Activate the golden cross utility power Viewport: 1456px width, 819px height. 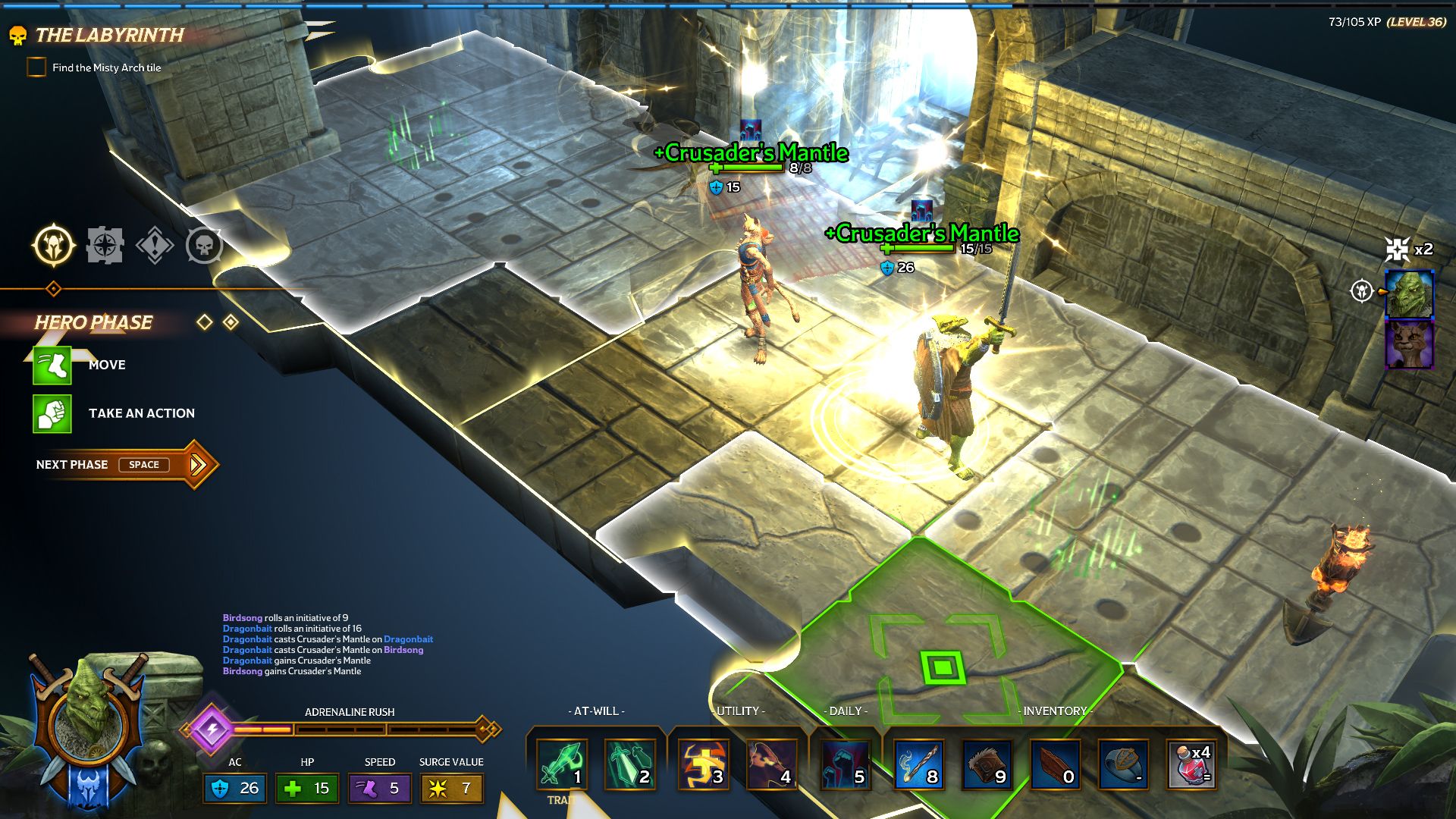click(703, 764)
